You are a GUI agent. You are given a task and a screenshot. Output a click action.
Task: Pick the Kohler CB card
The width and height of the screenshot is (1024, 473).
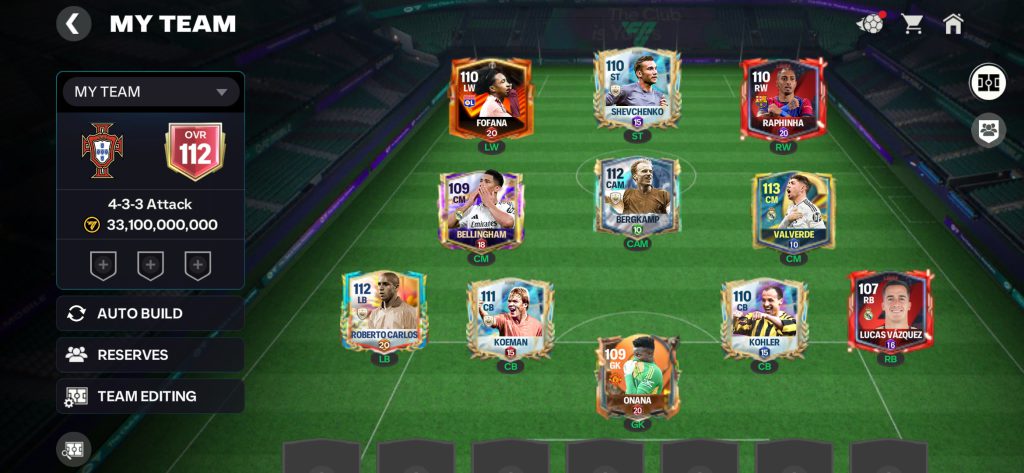(764, 318)
